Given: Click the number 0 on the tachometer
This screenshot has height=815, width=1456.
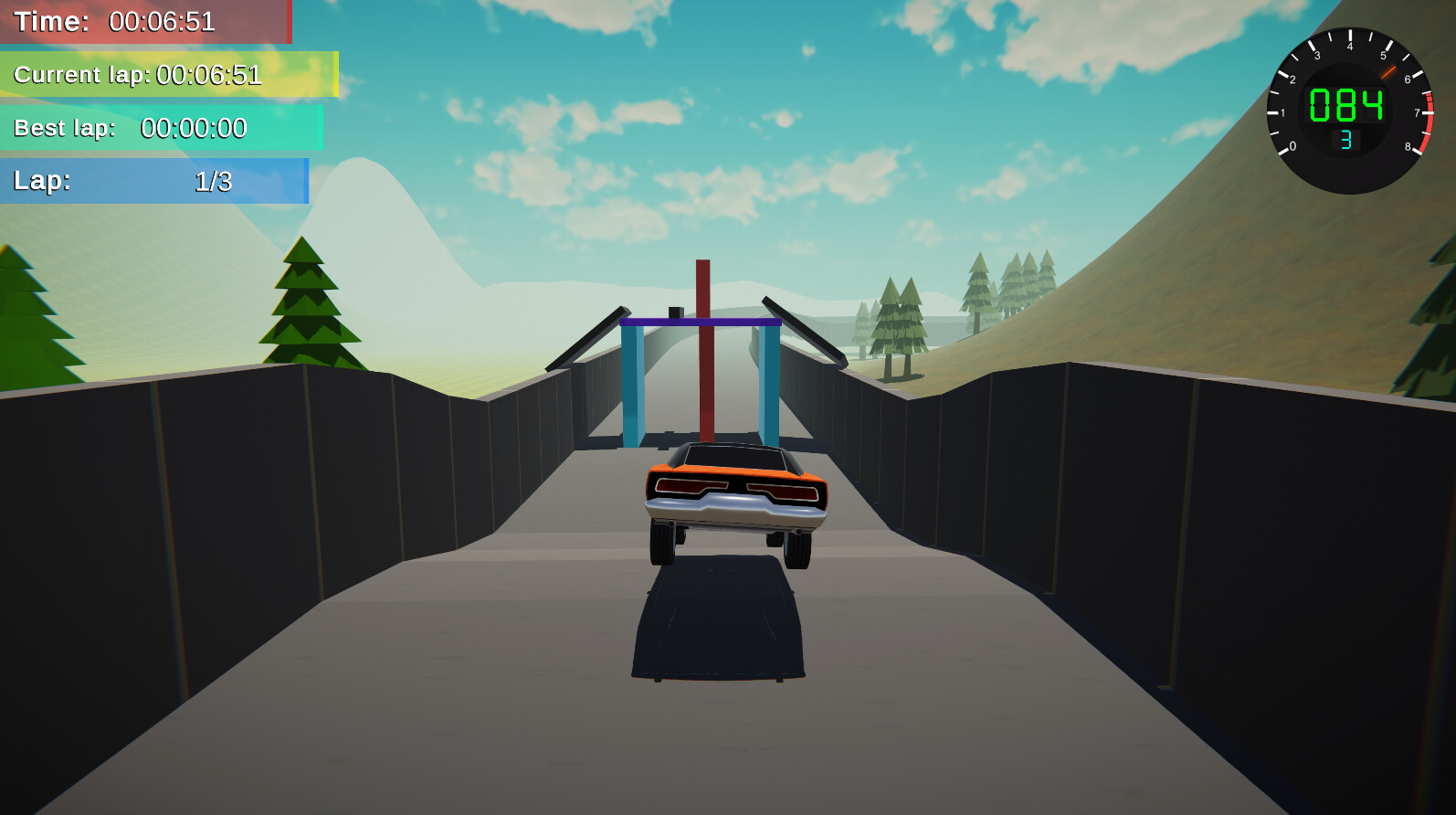Looking at the screenshot, I should click(x=1294, y=144).
